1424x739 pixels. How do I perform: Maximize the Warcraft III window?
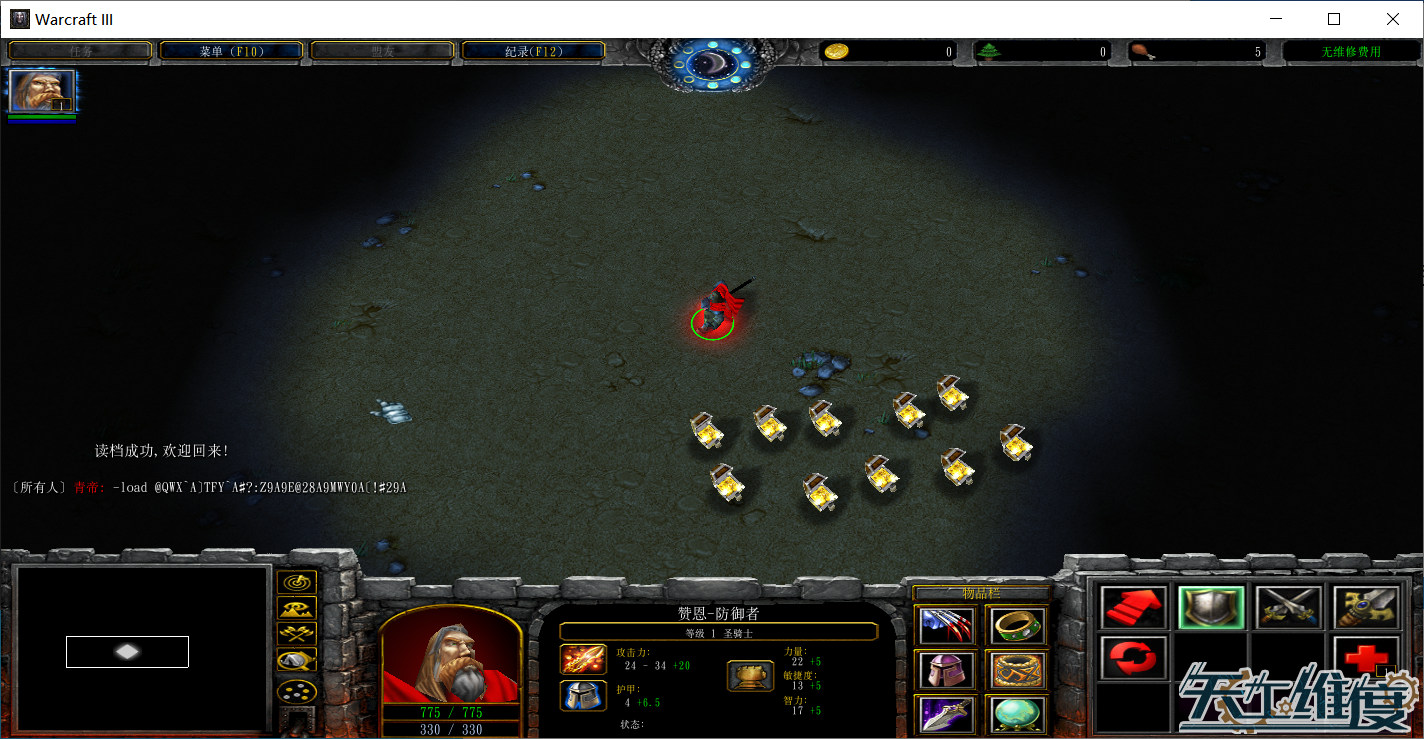(x=1334, y=19)
